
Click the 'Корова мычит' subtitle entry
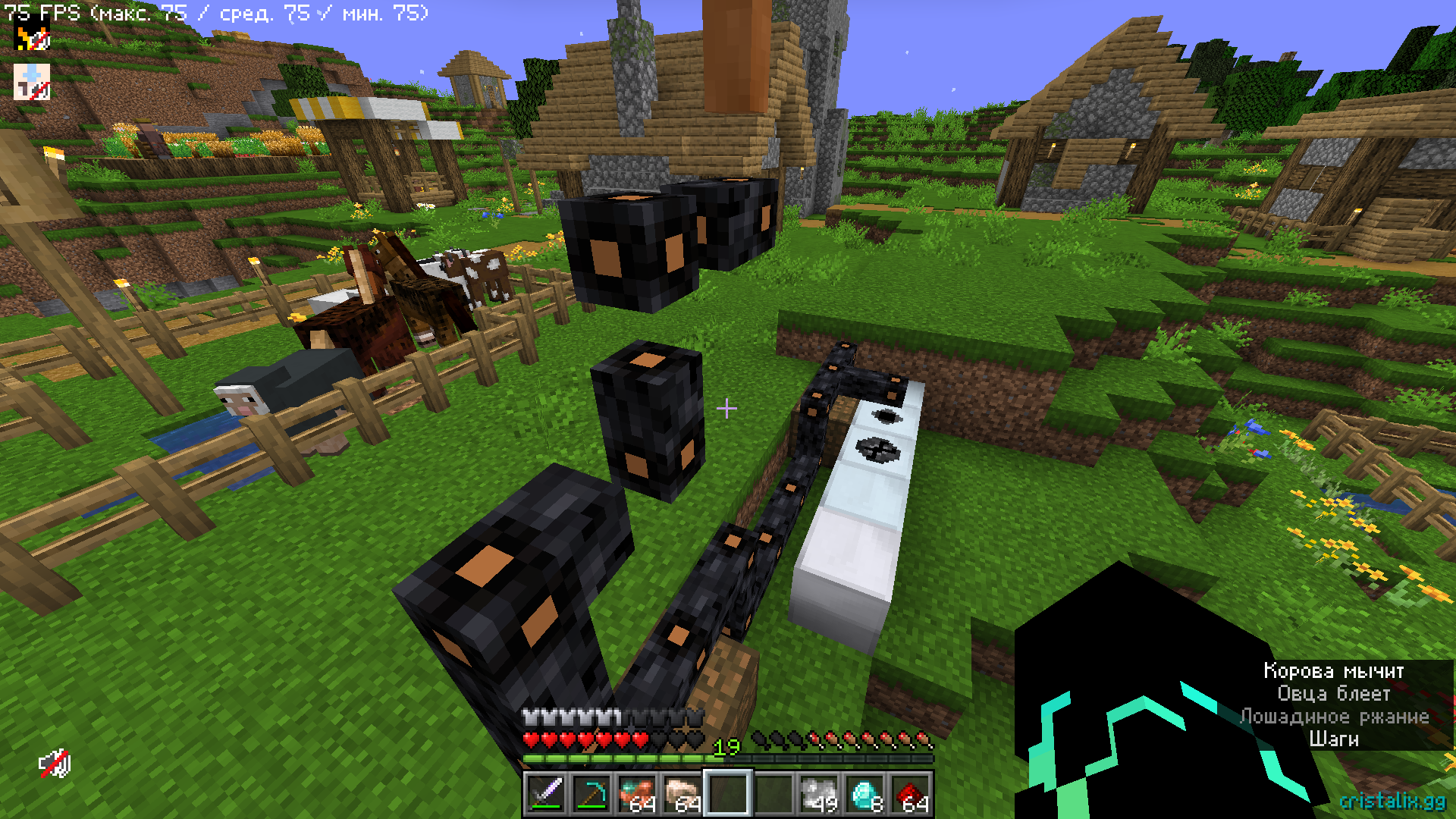click(x=1332, y=671)
